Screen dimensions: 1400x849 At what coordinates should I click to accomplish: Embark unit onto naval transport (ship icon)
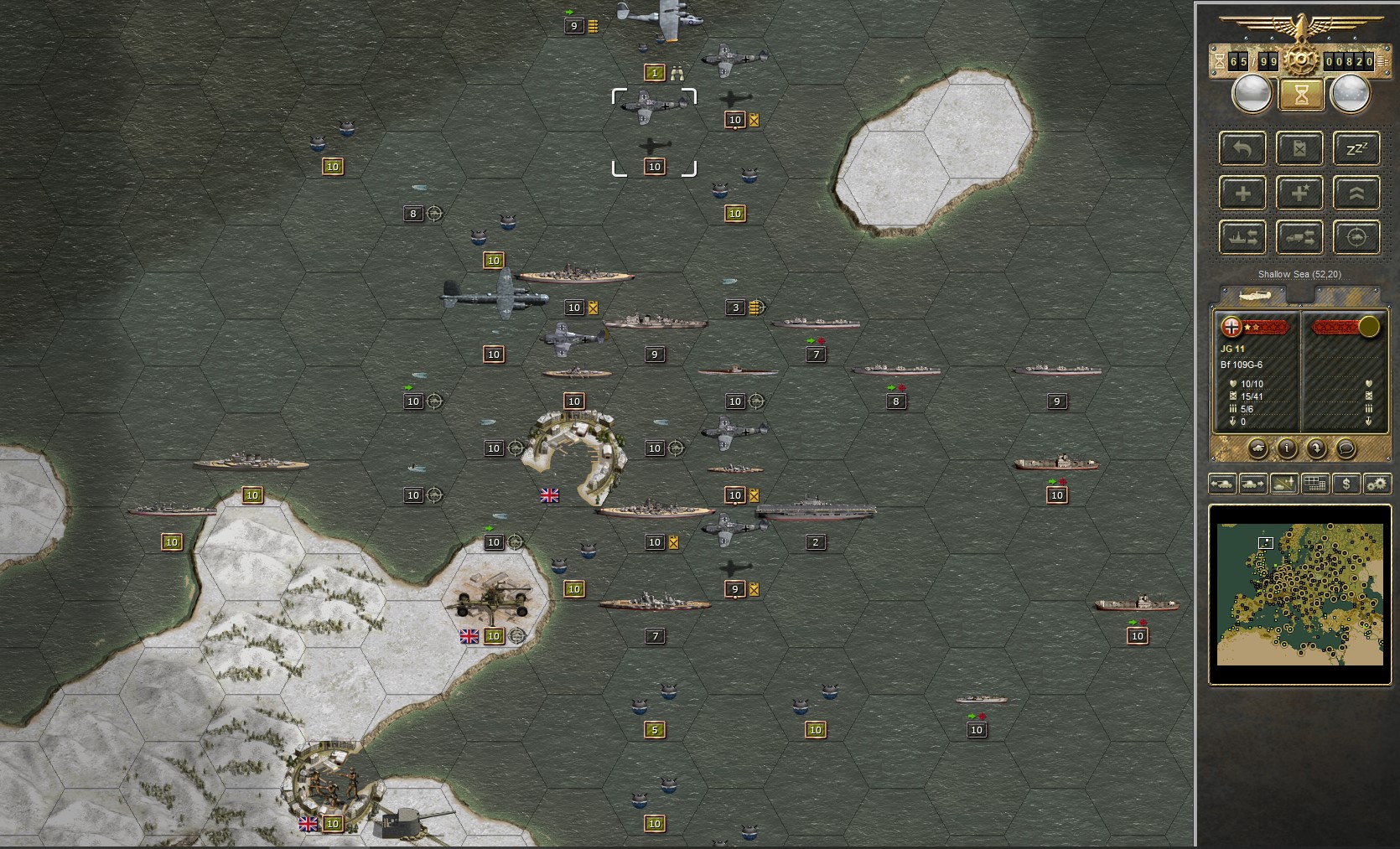coord(1243,236)
